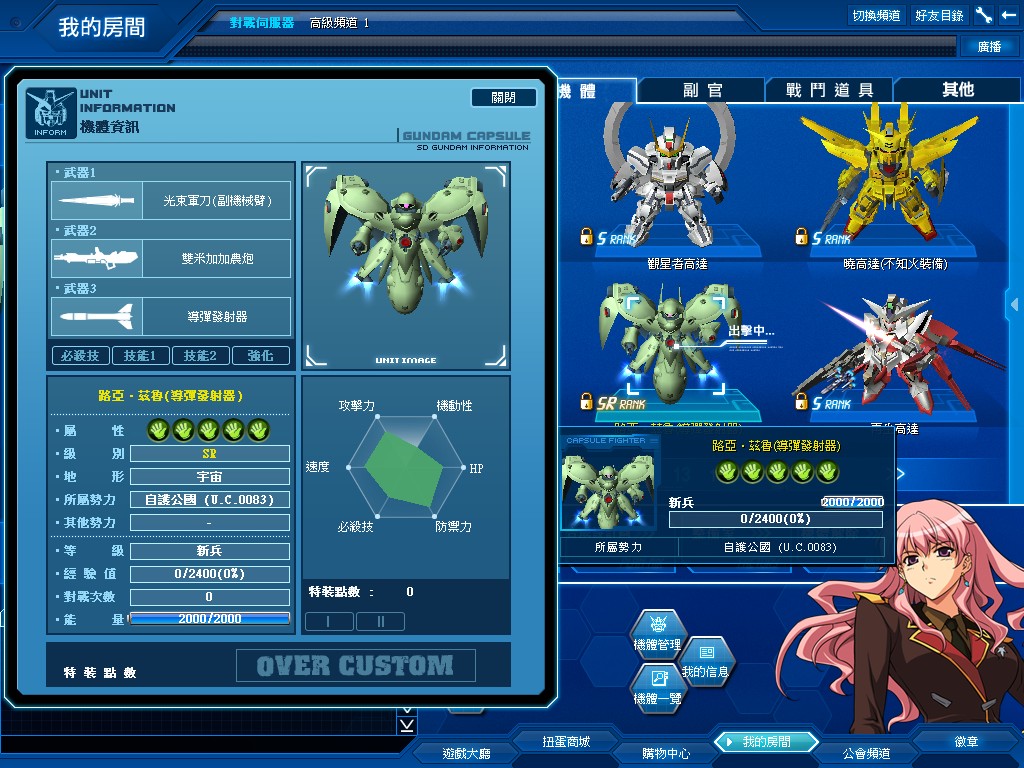Switch to the 副官 tab
Viewport: 1024px width, 768px height.
click(703, 90)
